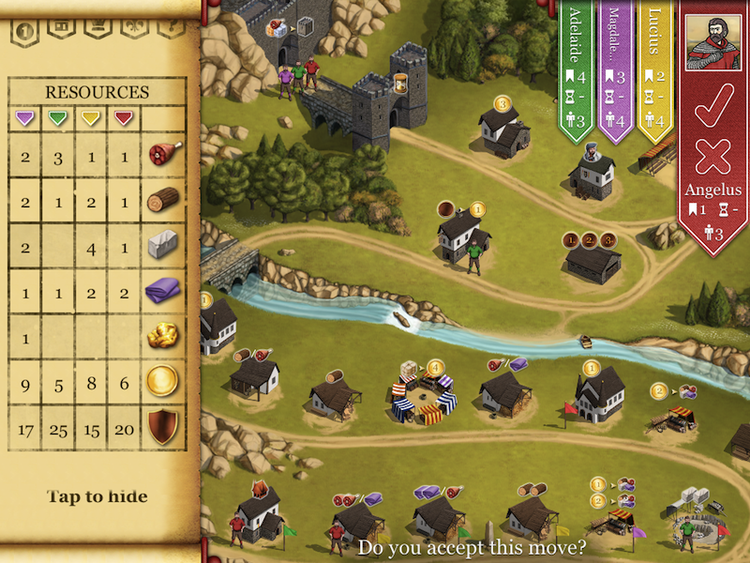Viewport: 750px width, 563px height.
Task: Select Magdalene's purple player banner
Action: coord(614,70)
